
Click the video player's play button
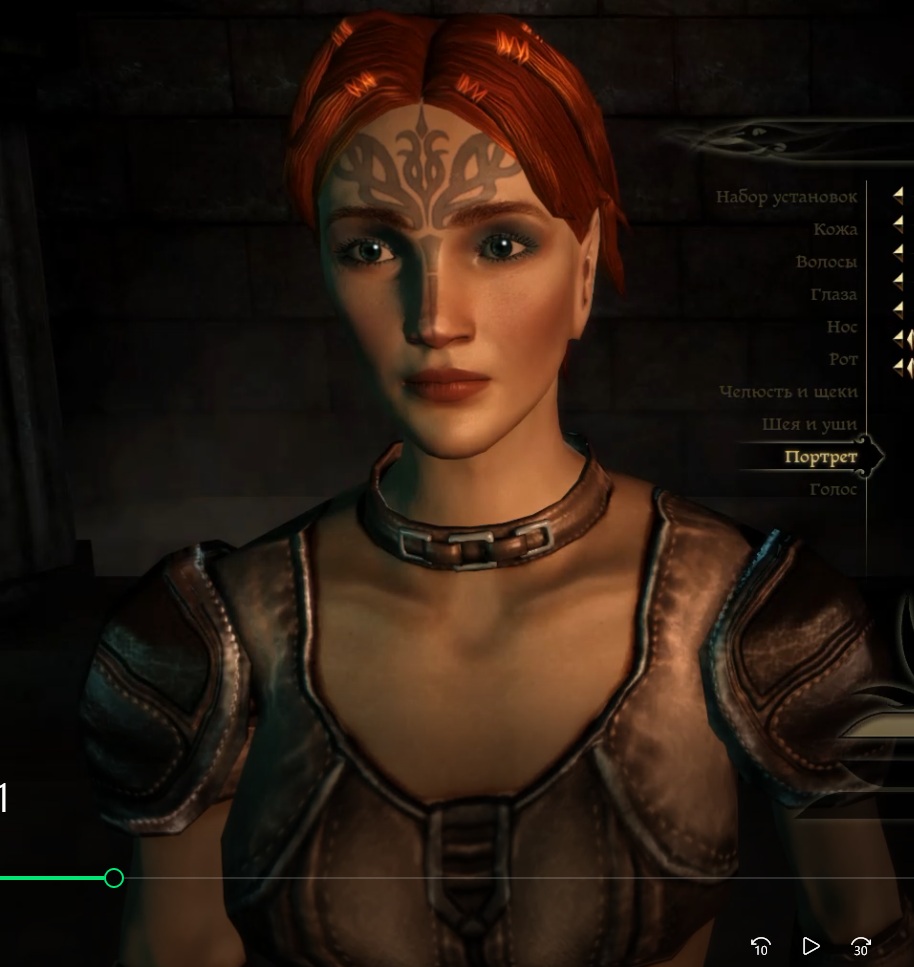(811, 945)
